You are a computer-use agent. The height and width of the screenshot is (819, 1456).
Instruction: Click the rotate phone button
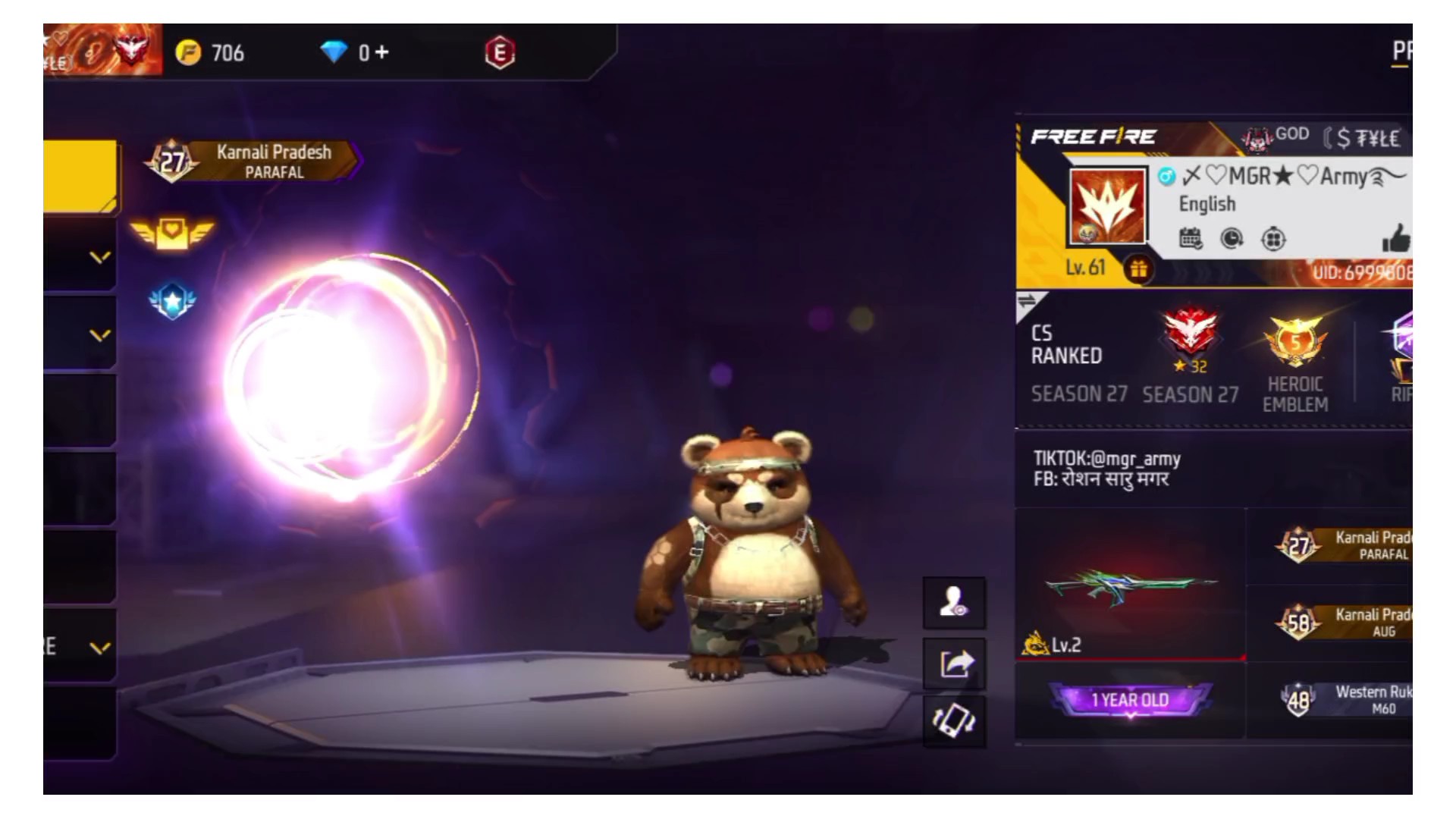coord(954,720)
